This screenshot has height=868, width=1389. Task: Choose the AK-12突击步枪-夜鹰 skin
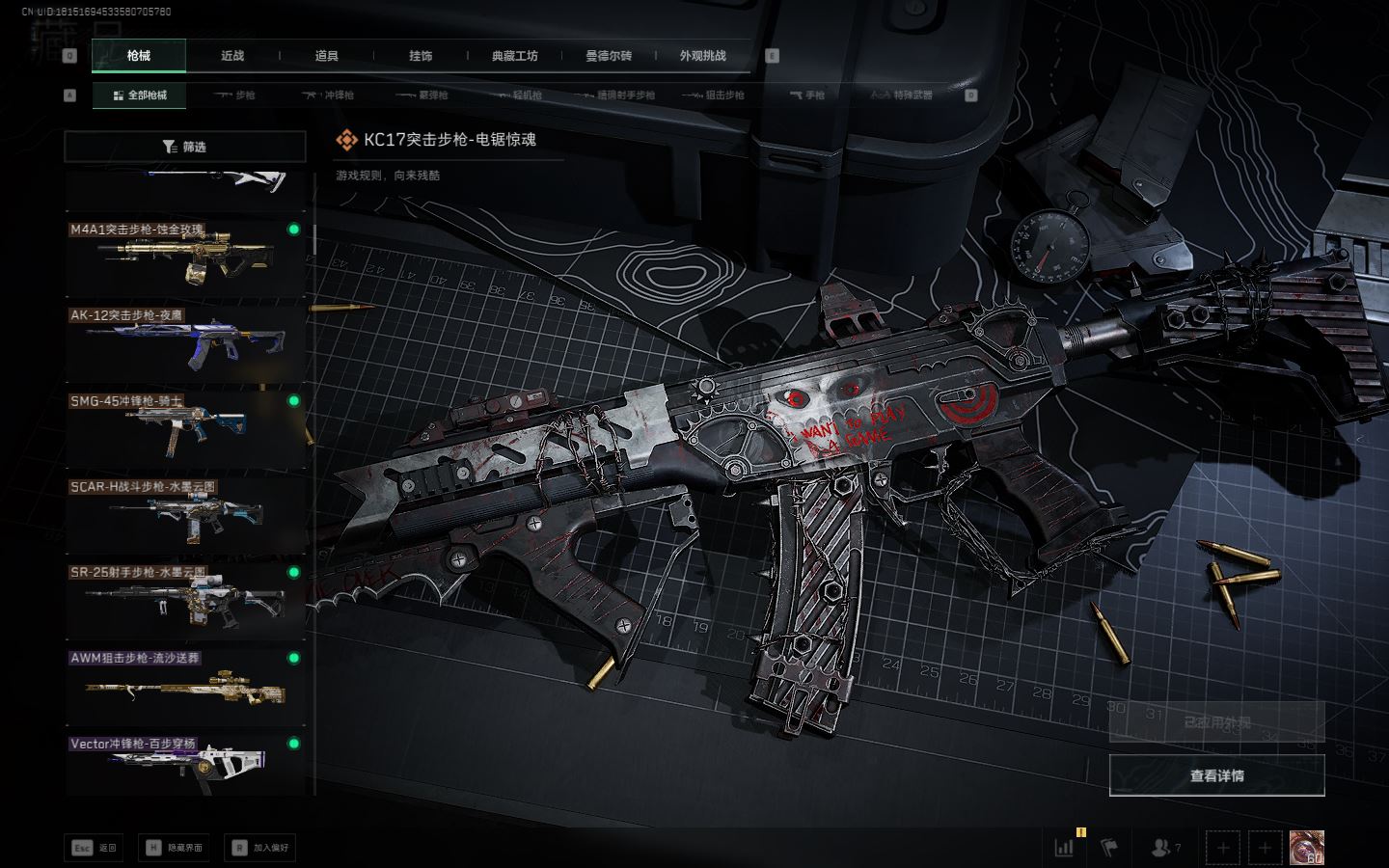pos(184,342)
